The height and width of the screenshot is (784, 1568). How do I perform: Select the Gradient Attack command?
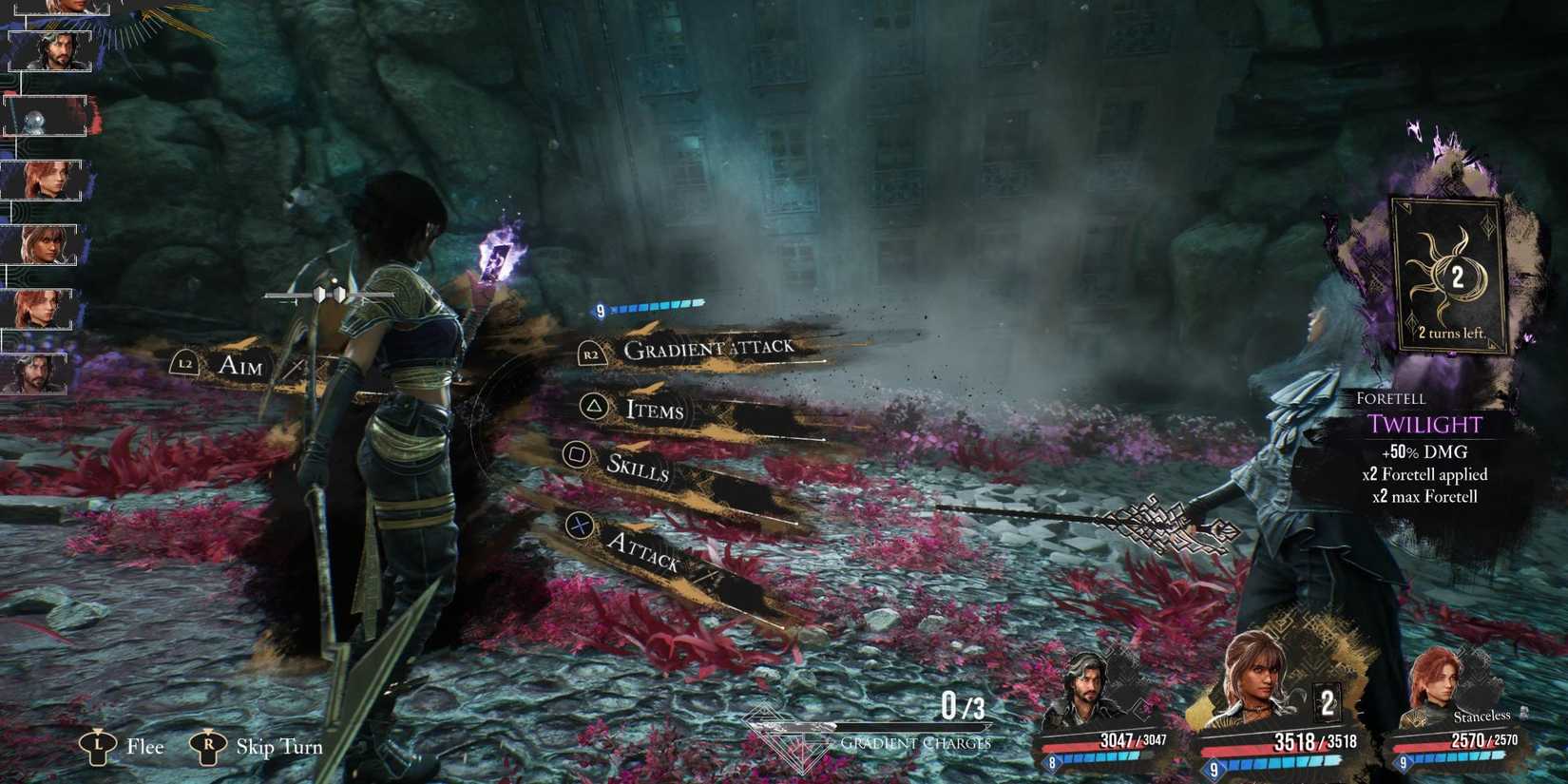(708, 349)
